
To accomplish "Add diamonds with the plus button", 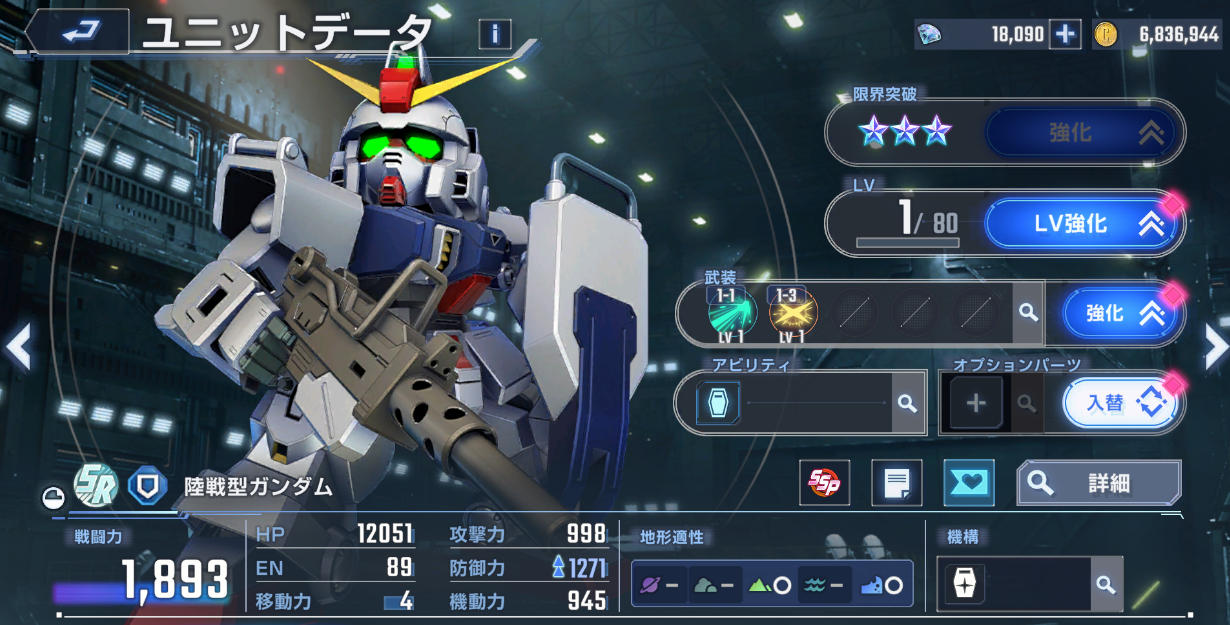I will [1065, 35].
